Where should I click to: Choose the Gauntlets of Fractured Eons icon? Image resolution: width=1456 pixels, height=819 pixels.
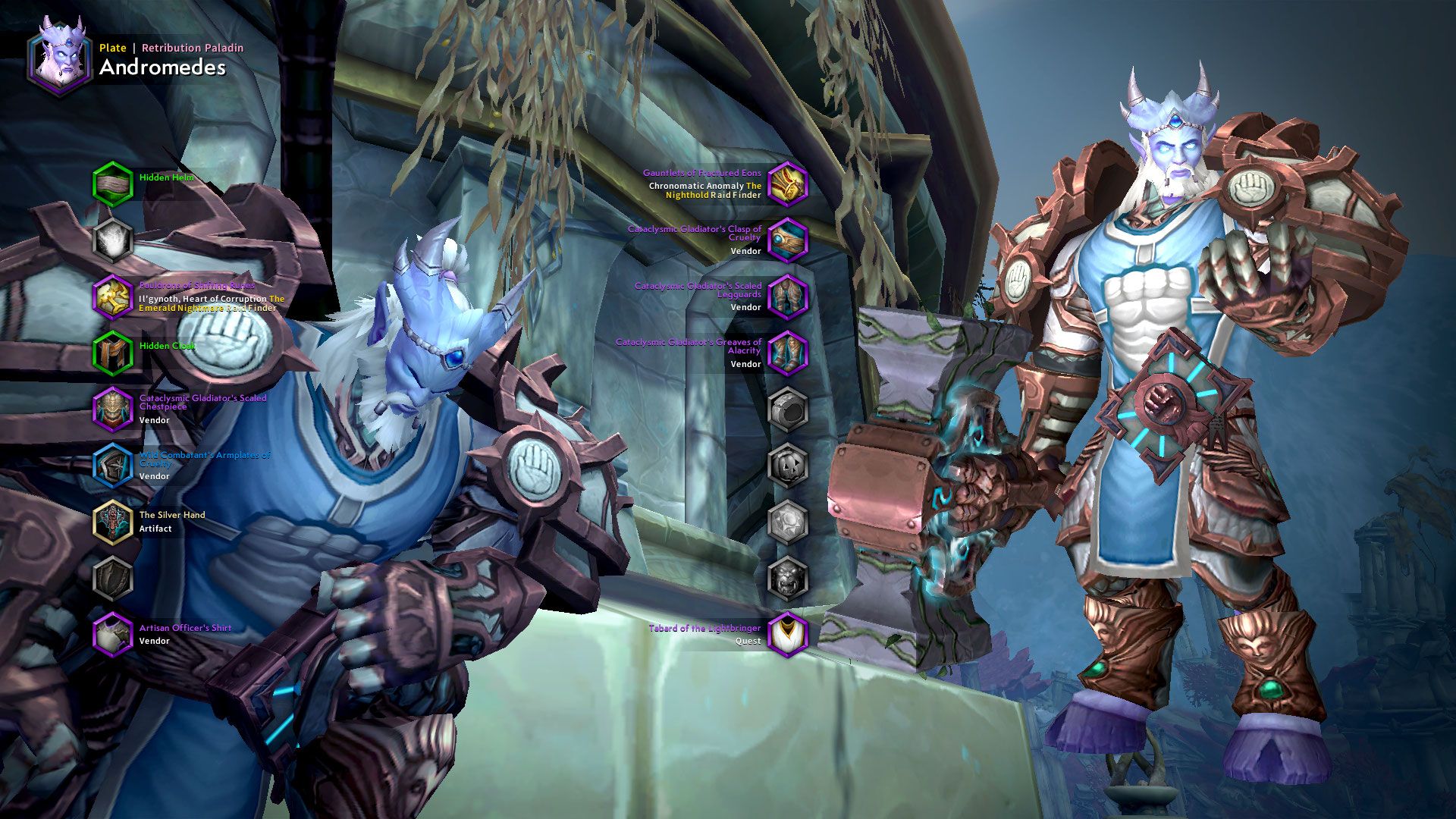[x=787, y=184]
